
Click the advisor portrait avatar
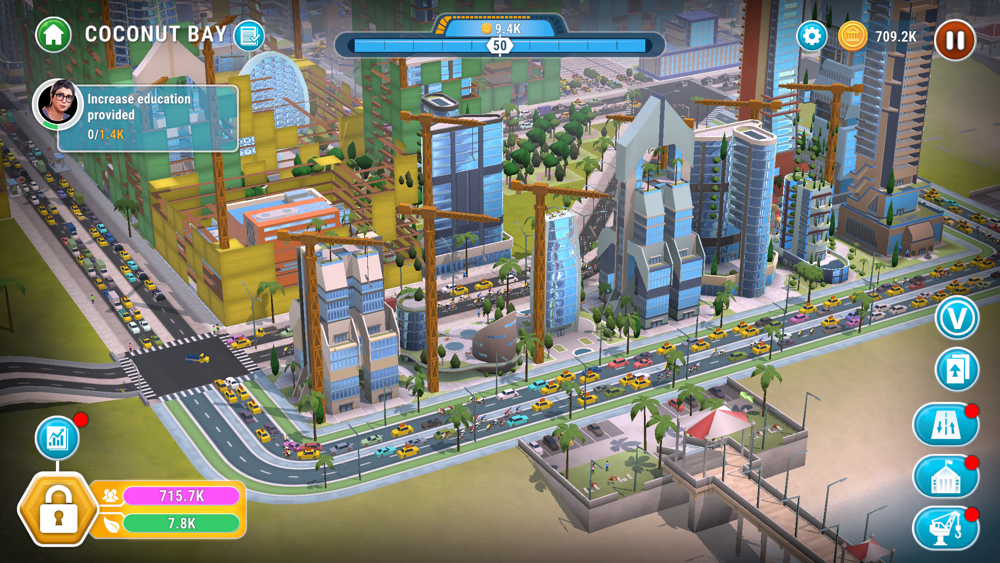point(58,104)
